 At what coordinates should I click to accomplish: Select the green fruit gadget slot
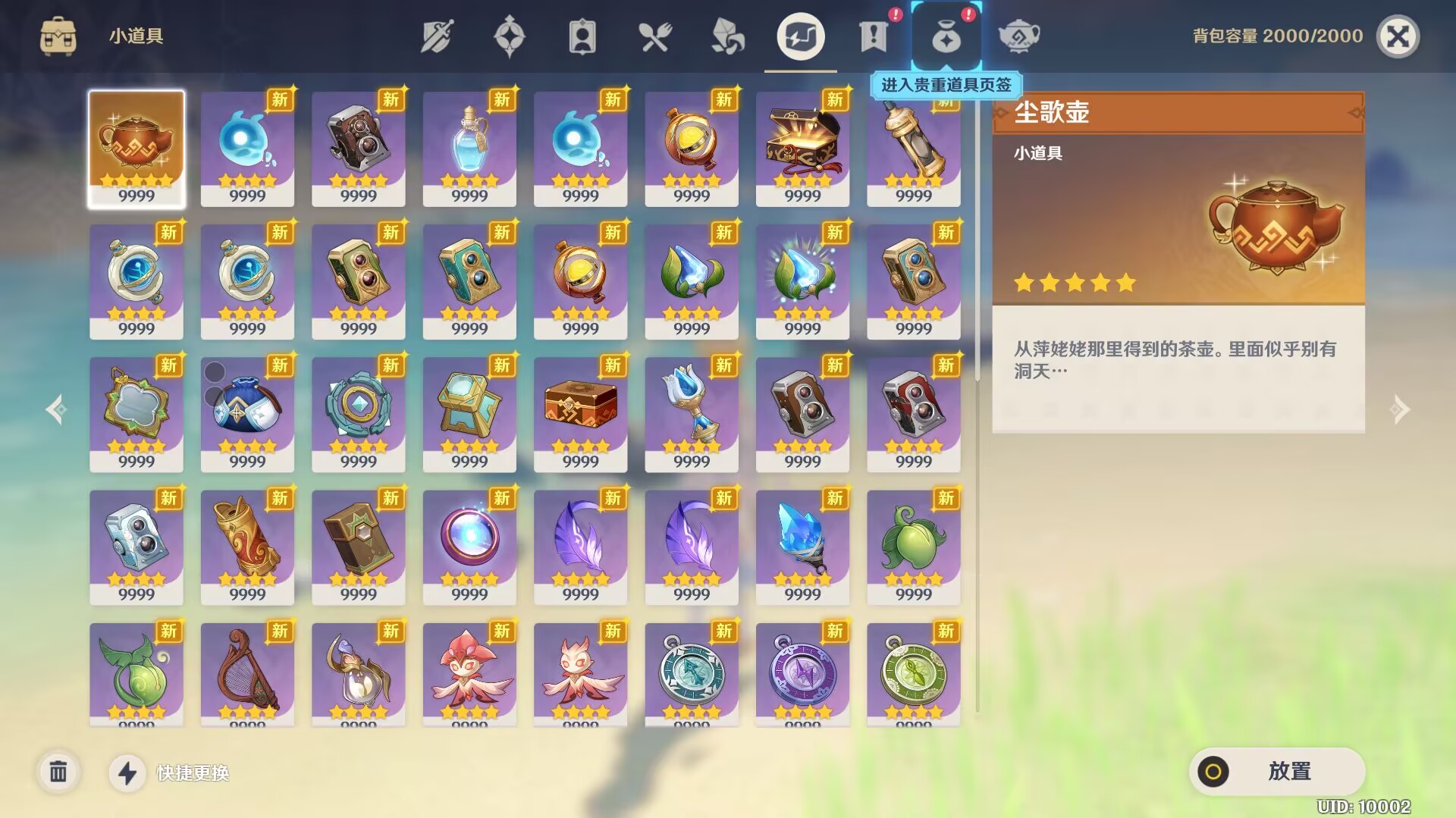[913, 546]
